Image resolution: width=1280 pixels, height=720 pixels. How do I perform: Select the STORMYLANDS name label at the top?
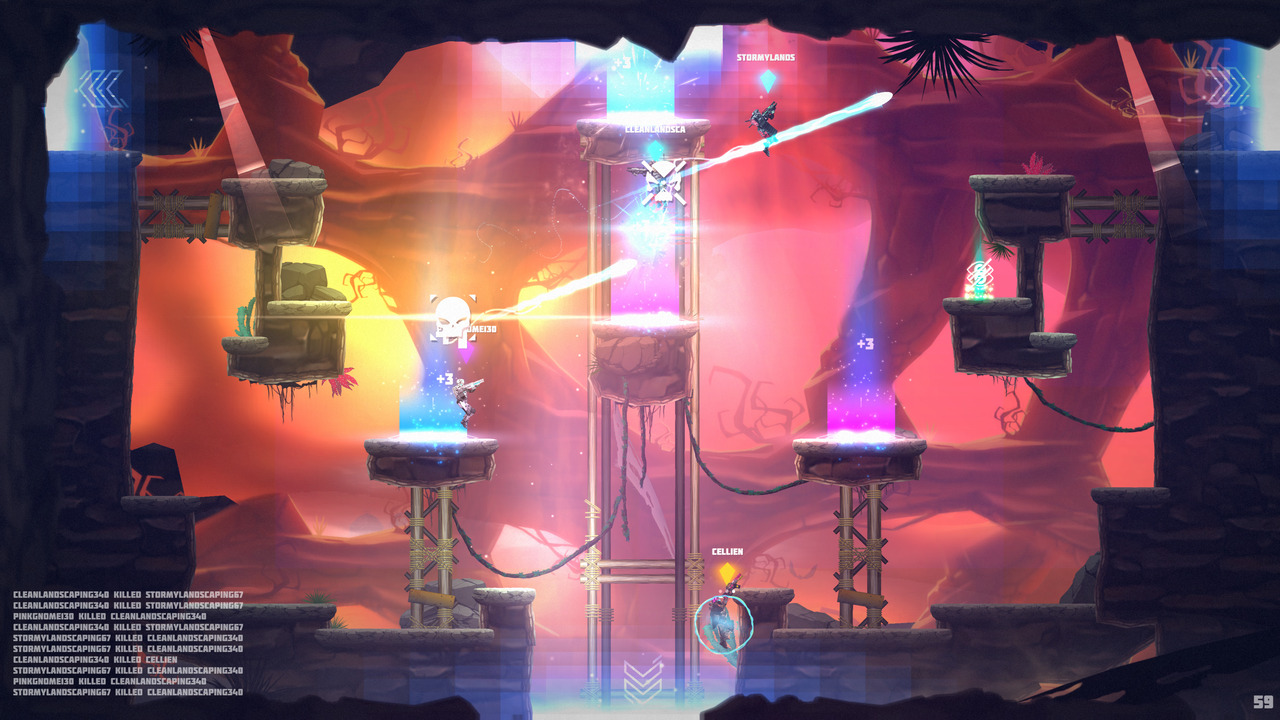tap(764, 57)
